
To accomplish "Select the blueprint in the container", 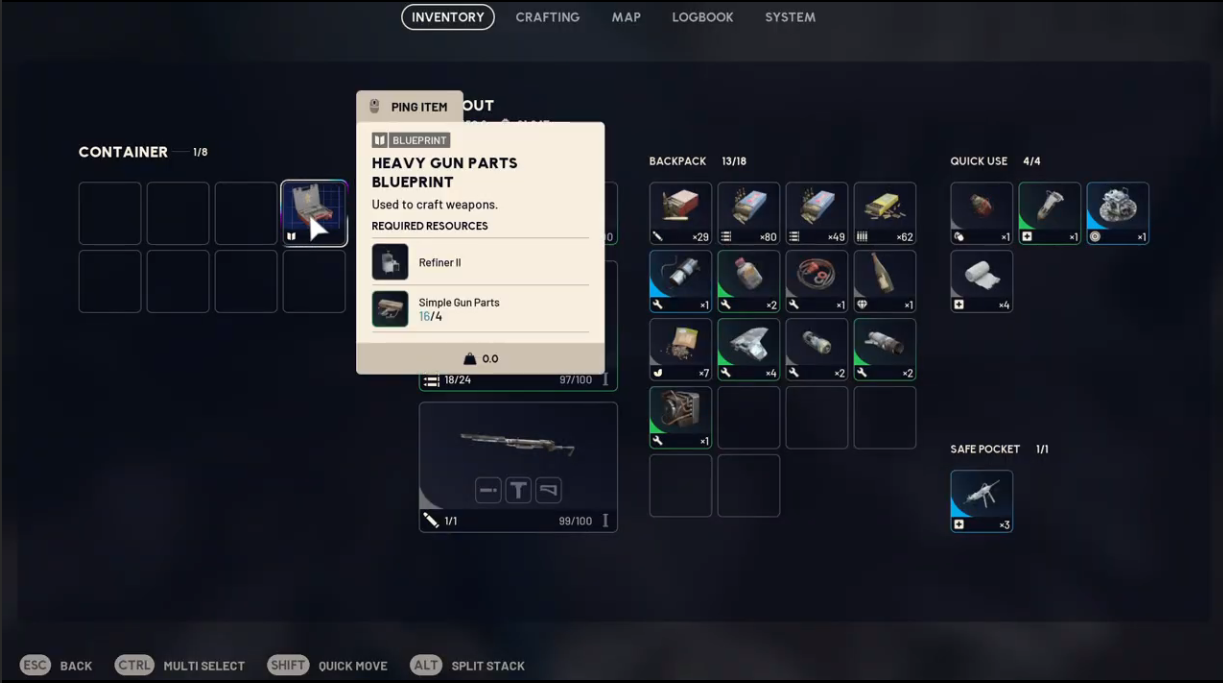I will (314, 213).
